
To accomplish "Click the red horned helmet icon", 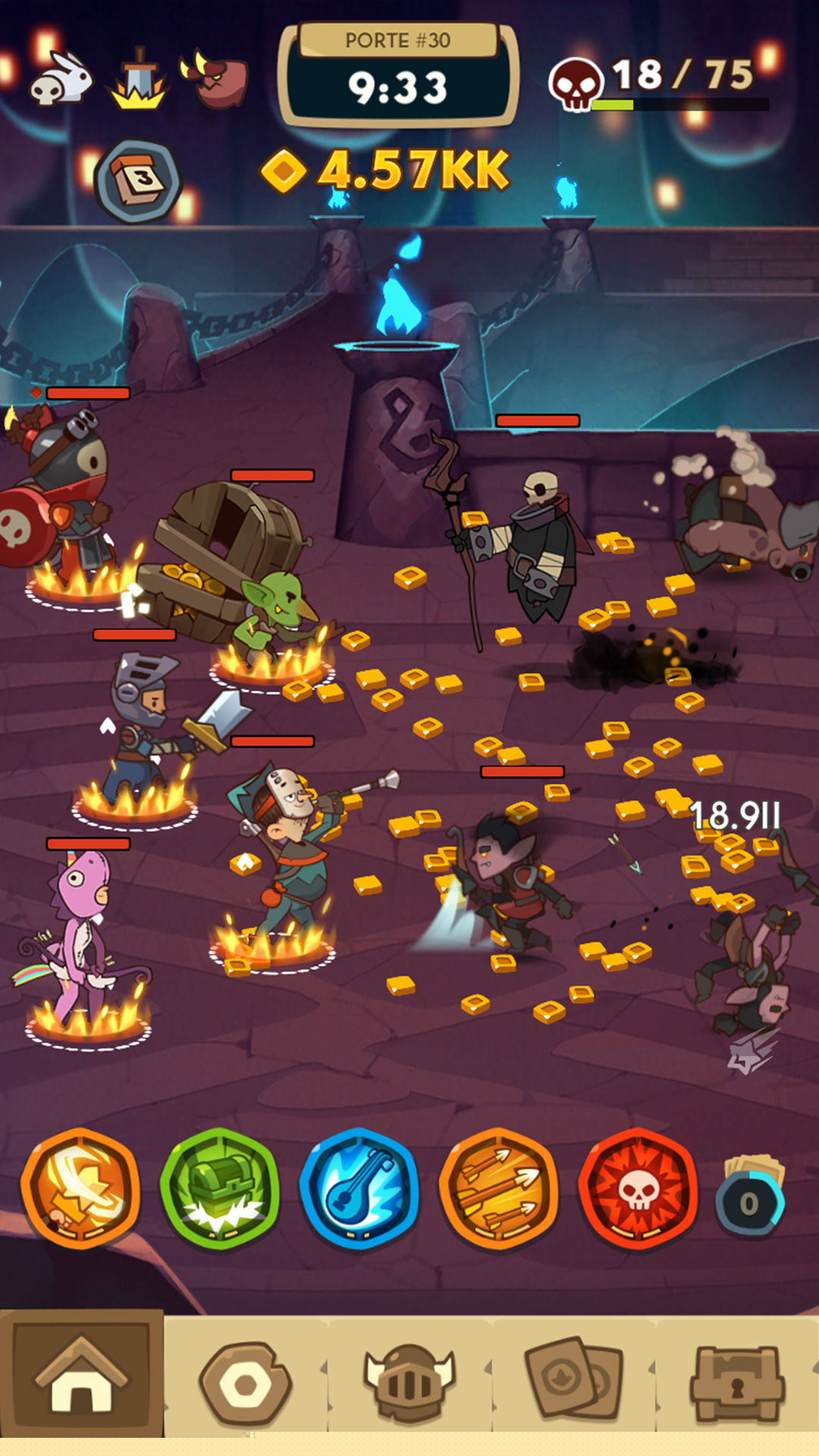I will (216, 79).
